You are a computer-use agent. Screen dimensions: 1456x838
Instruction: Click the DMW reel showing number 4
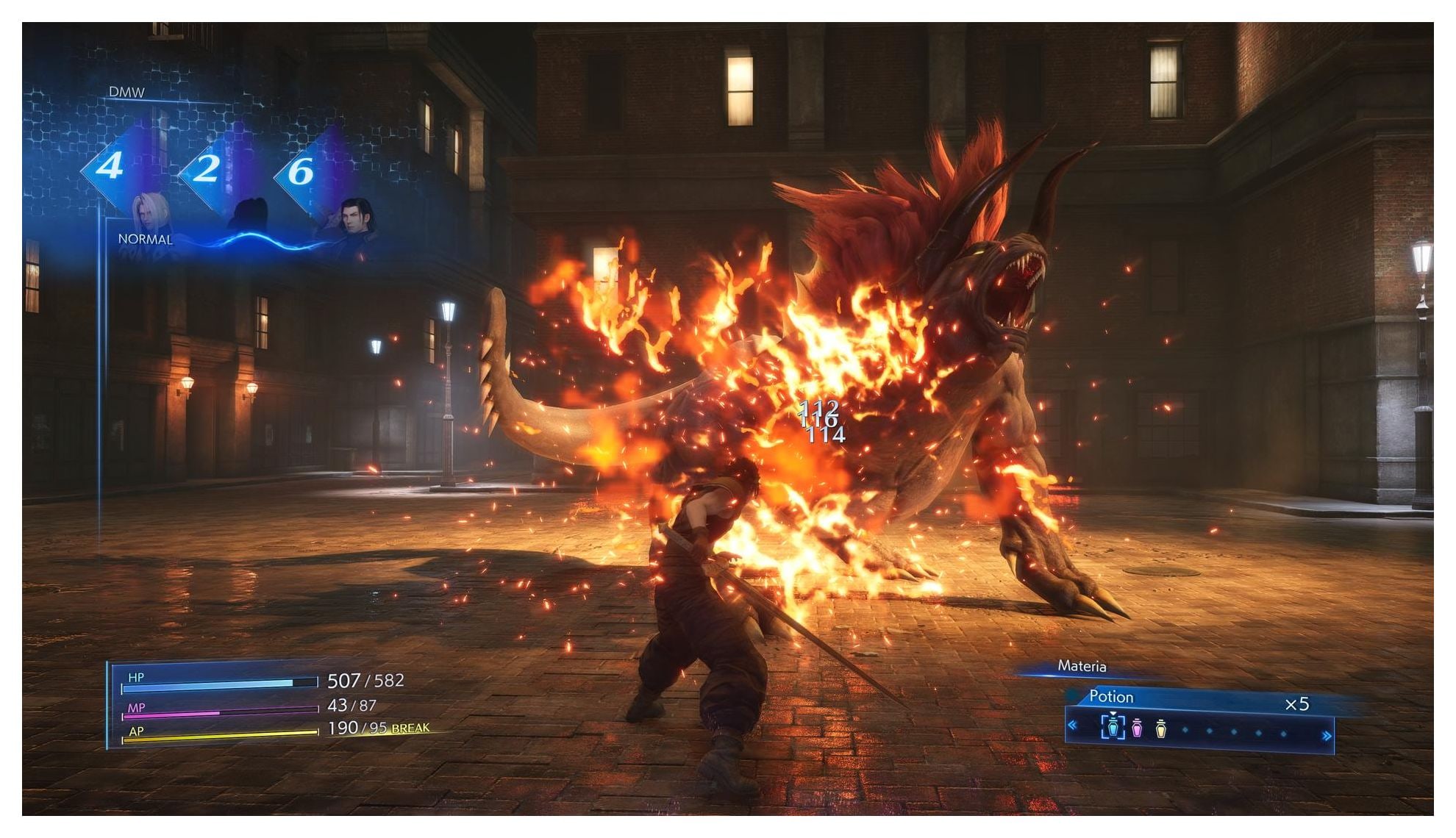click(x=110, y=166)
